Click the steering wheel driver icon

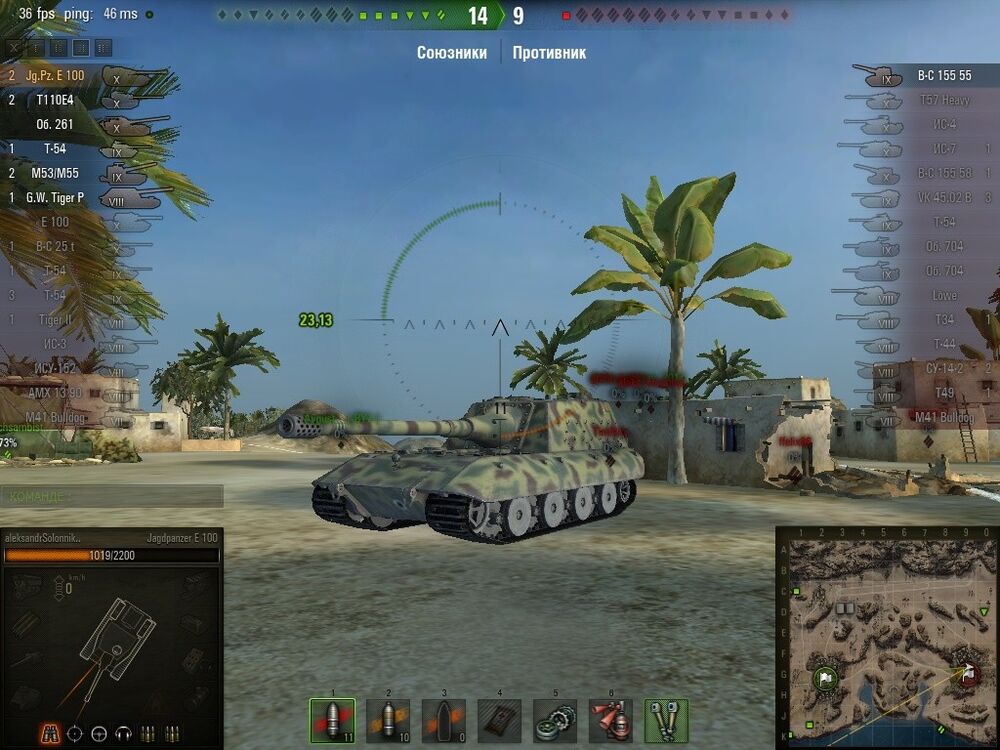tap(99, 733)
